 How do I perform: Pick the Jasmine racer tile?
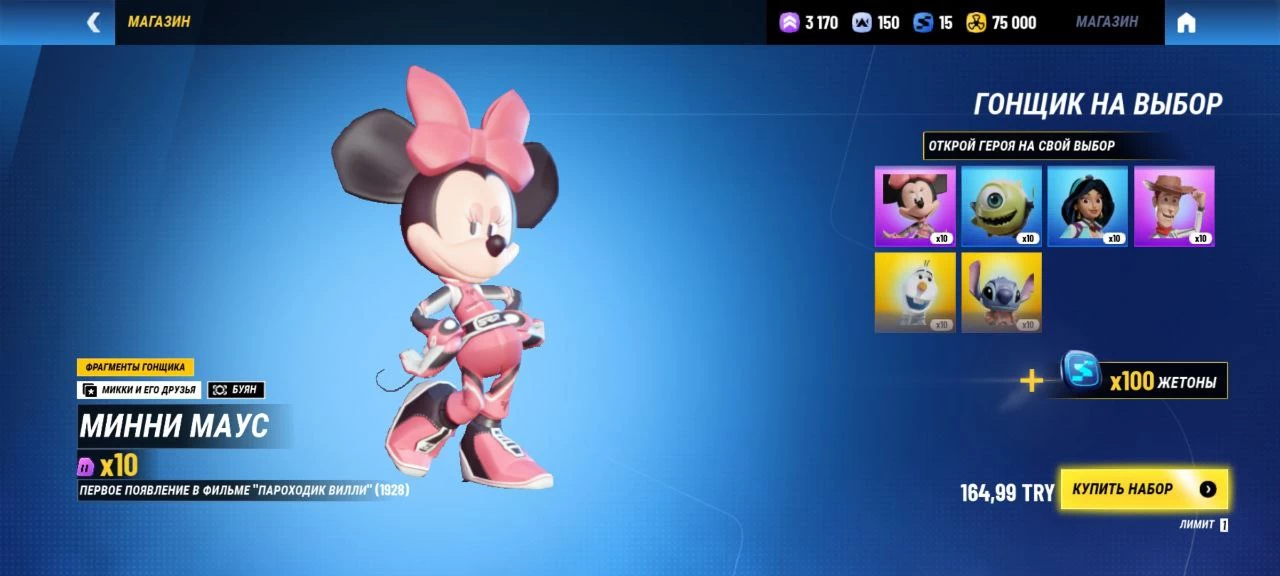[x=1087, y=206]
